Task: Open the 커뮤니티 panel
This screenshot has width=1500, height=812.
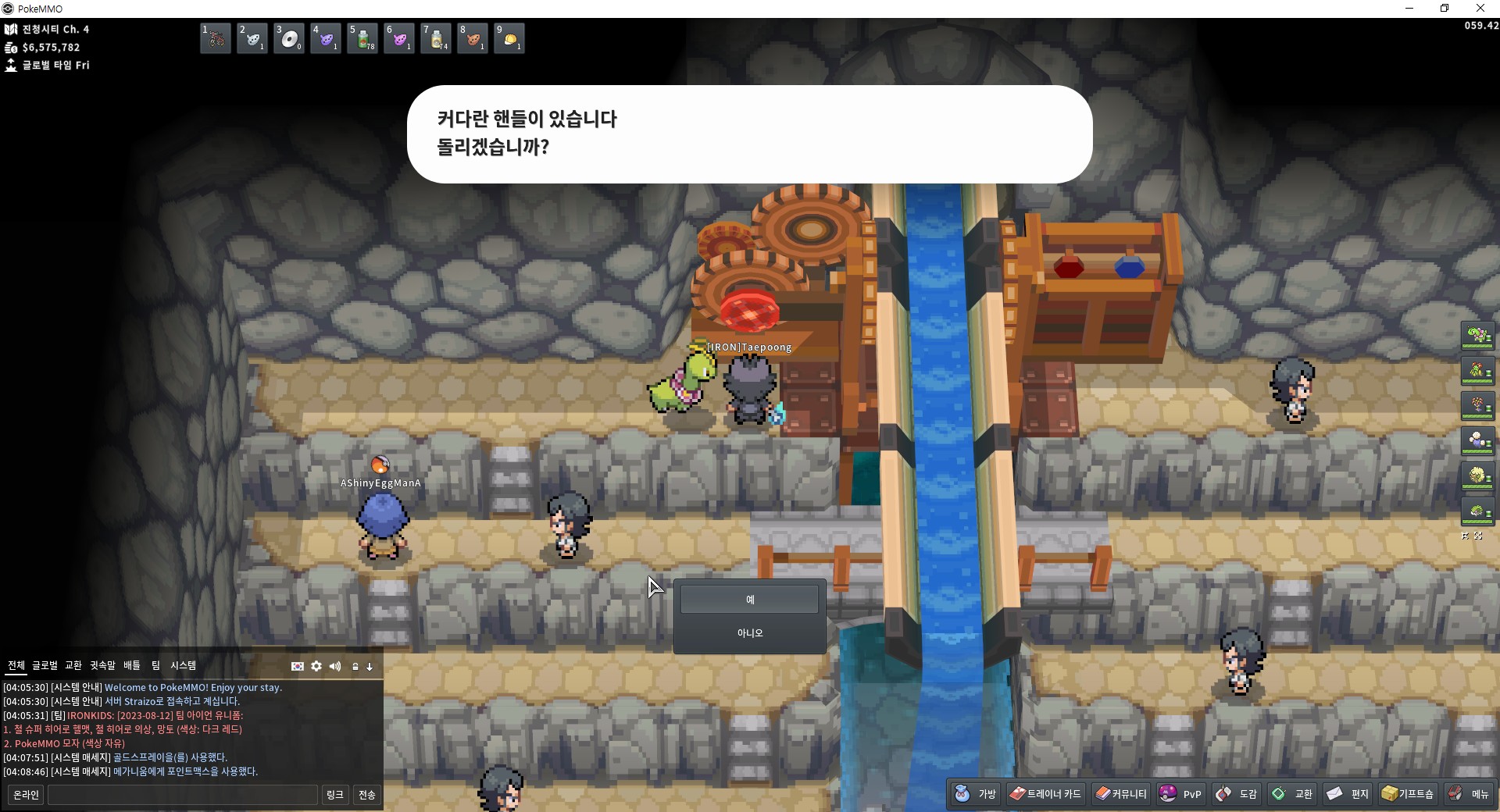Action: point(1121,794)
